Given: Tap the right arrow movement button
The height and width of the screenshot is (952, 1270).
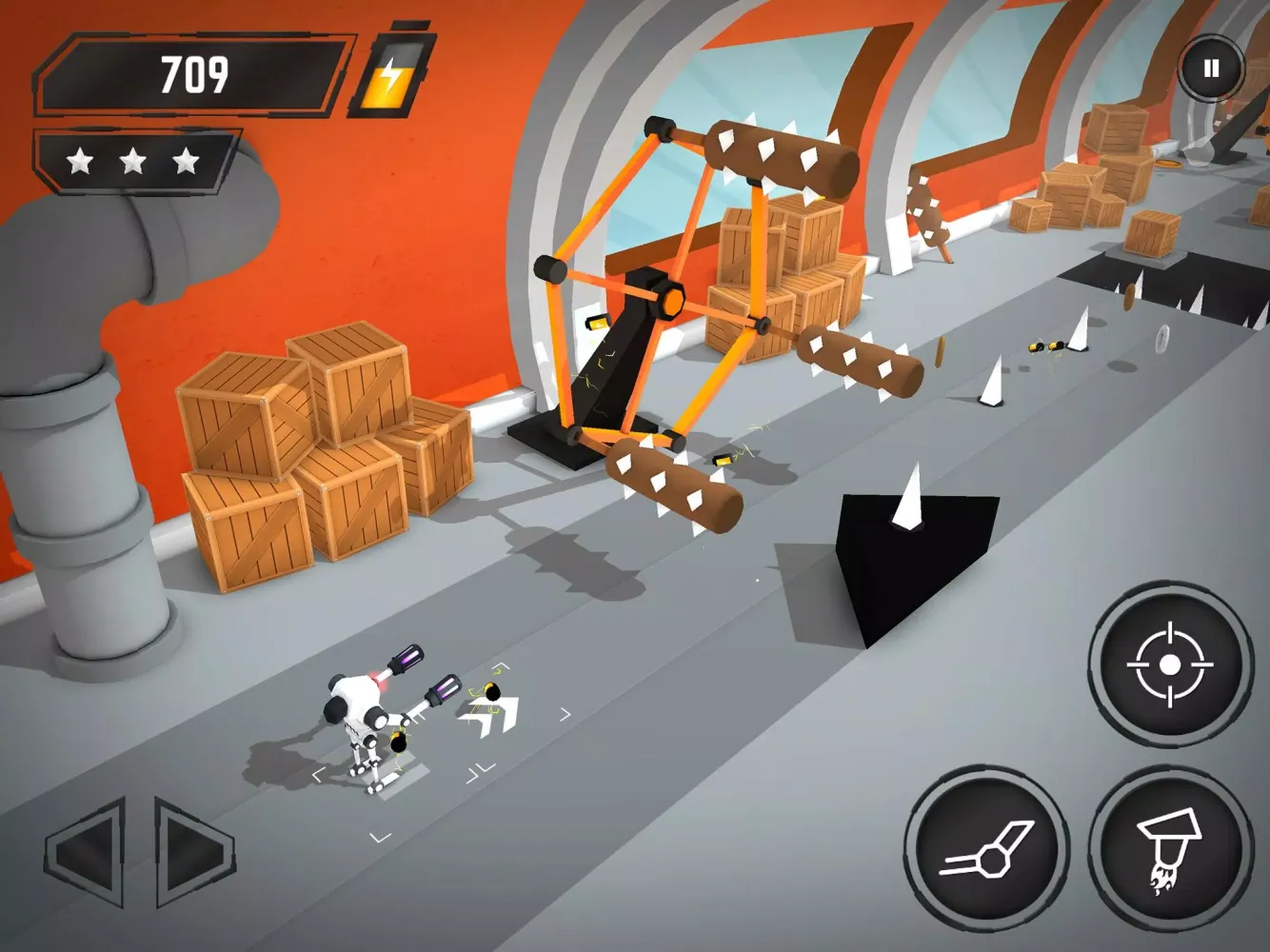Looking at the screenshot, I should tap(192, 852).
